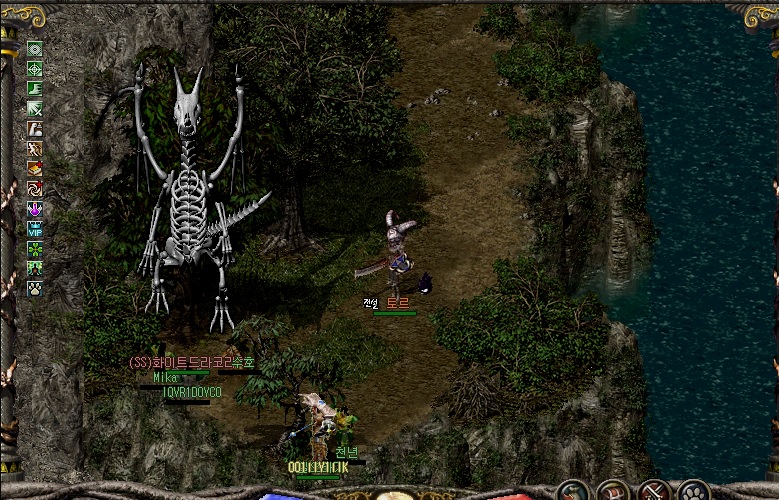The image size is (779, 500).
Task: Open the red spellbook icon
Action: click(x=35, y=168)
